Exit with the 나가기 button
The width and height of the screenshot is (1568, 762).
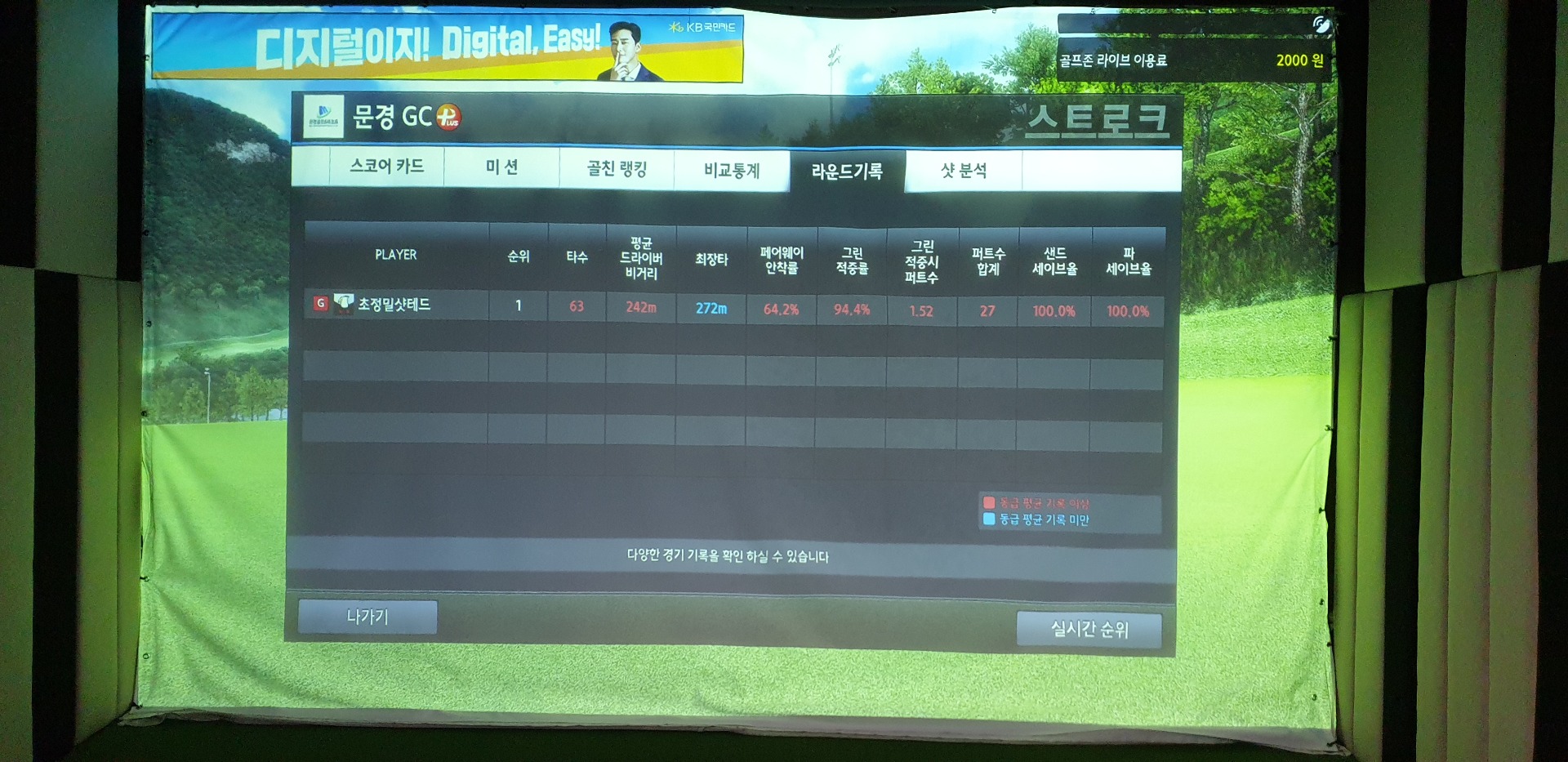367,617
